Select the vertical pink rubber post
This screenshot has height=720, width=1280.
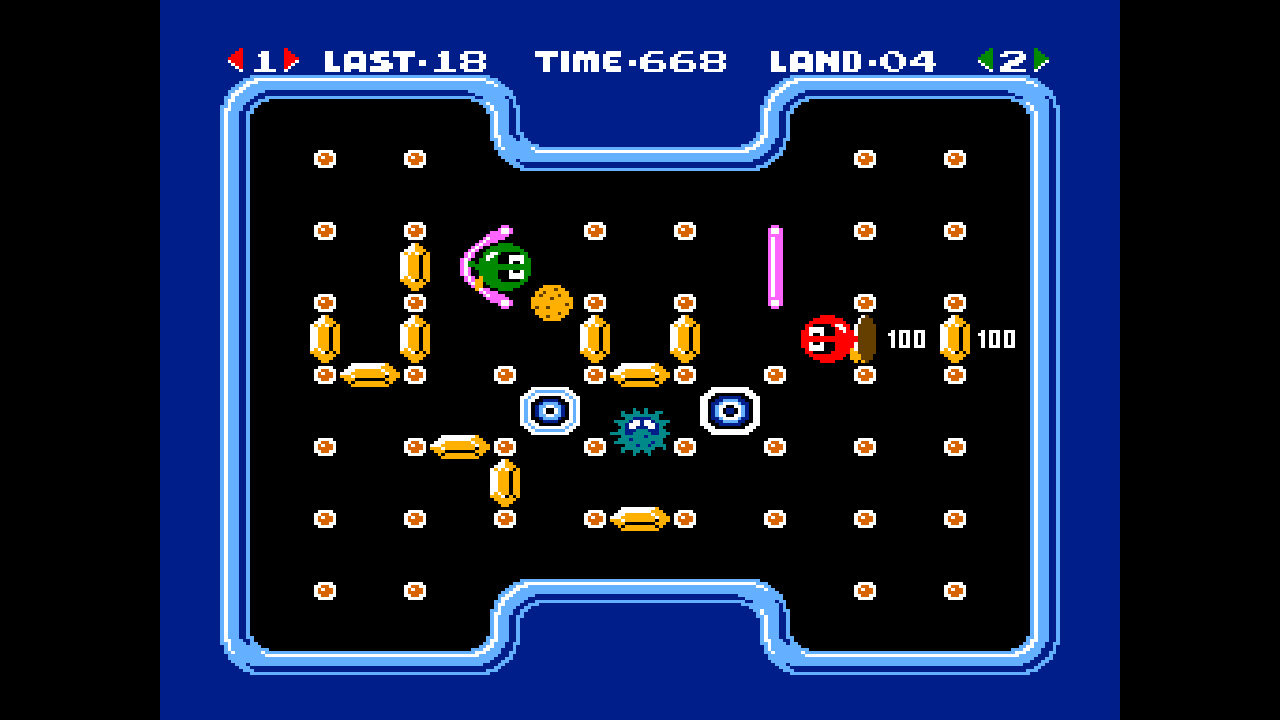coord(776,265)
